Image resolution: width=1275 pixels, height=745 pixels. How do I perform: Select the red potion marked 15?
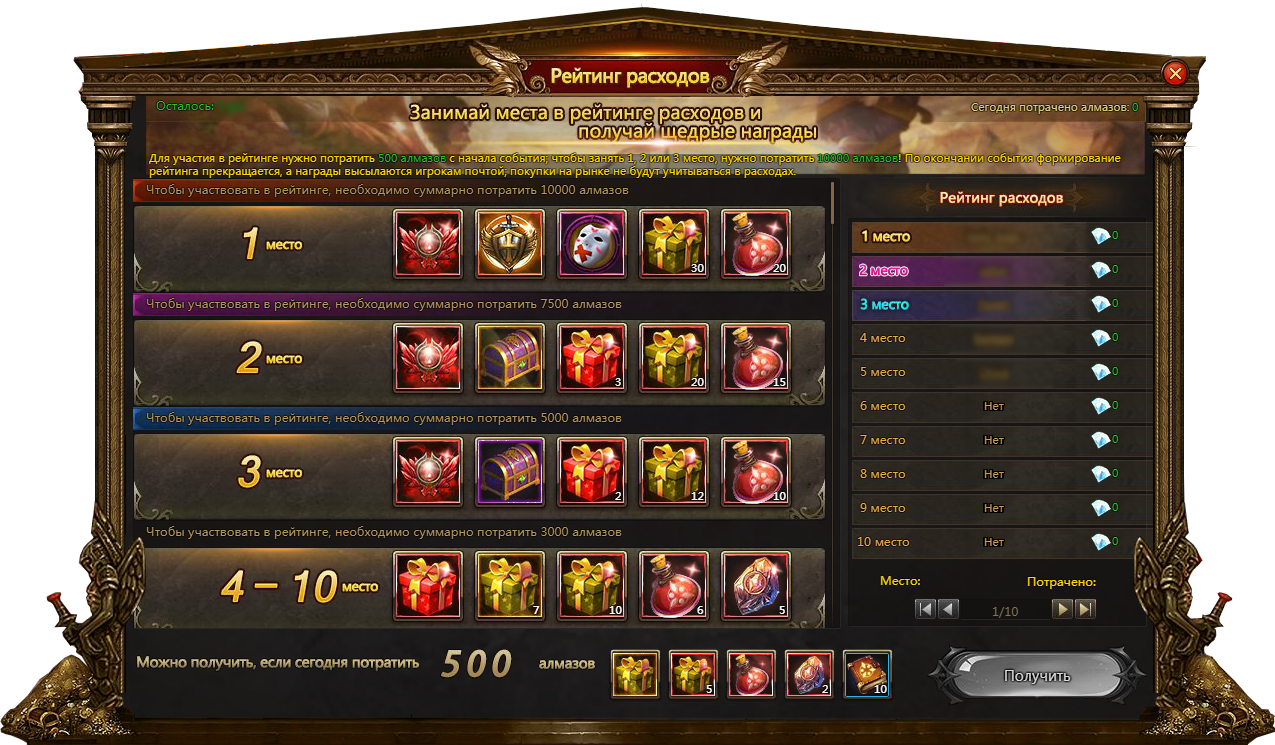[x=756, y=358]
